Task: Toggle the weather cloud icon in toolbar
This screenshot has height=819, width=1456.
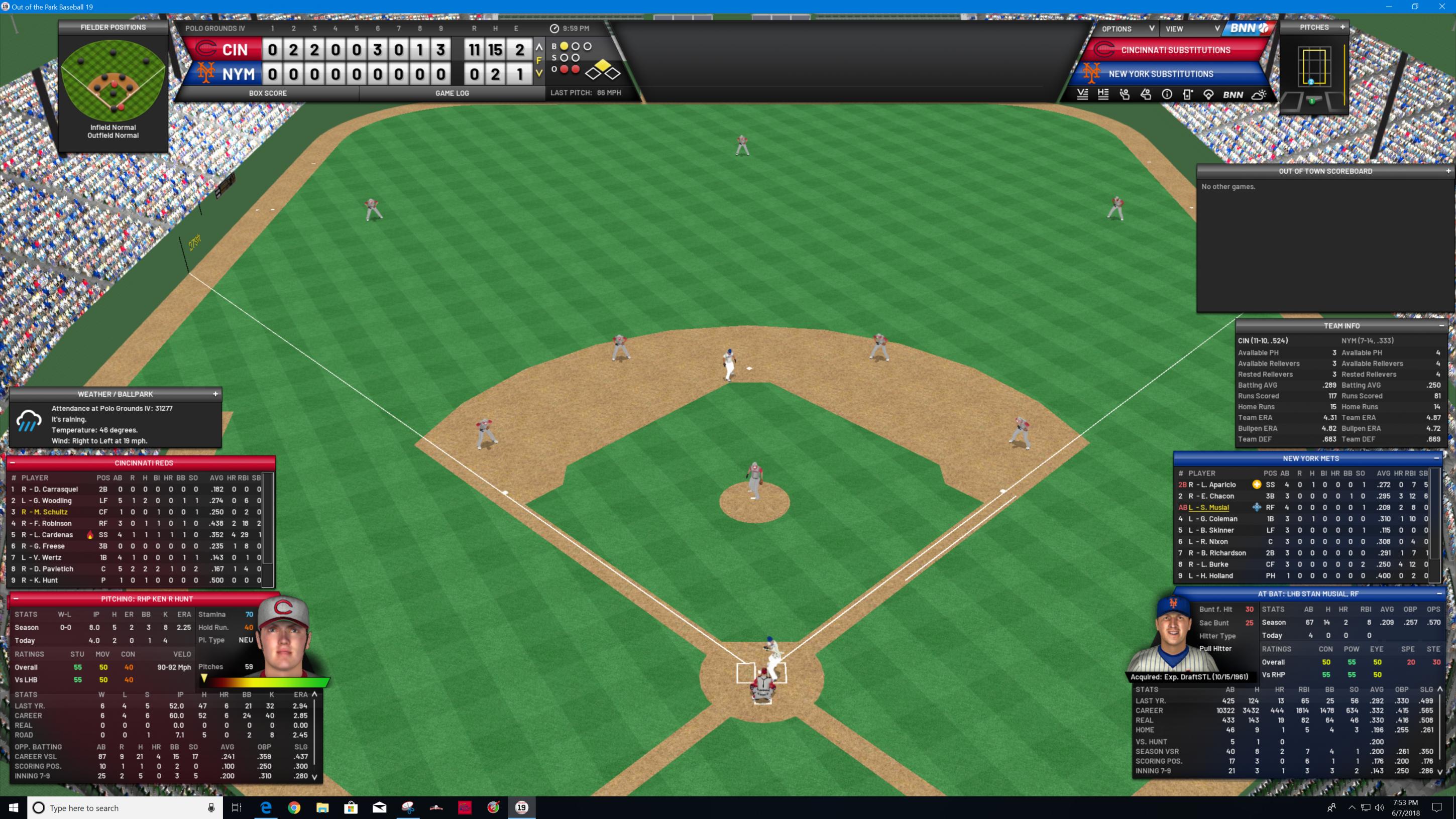Action: tap(1259, 95)
